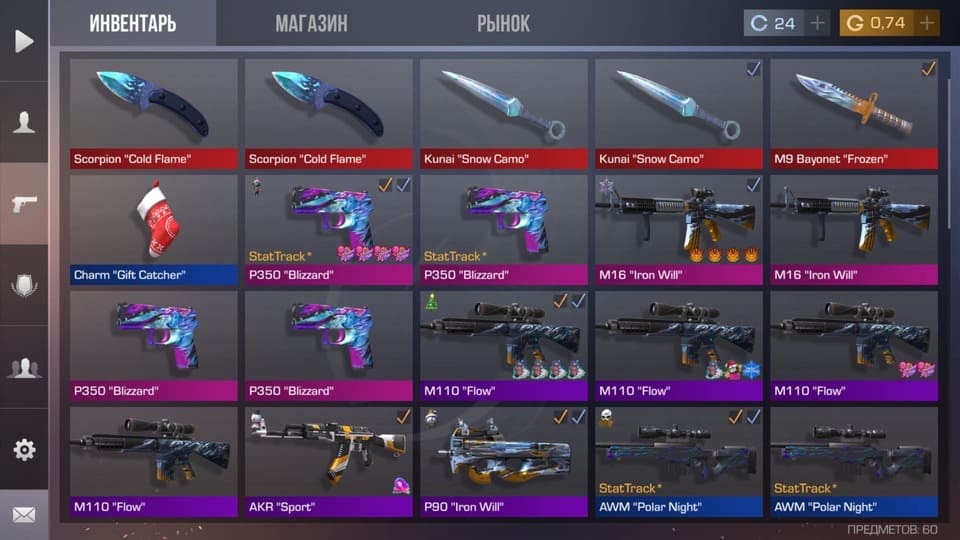
Task: Select the M9 Bayonet "Frozen" knife
Action: click(853, 113)
